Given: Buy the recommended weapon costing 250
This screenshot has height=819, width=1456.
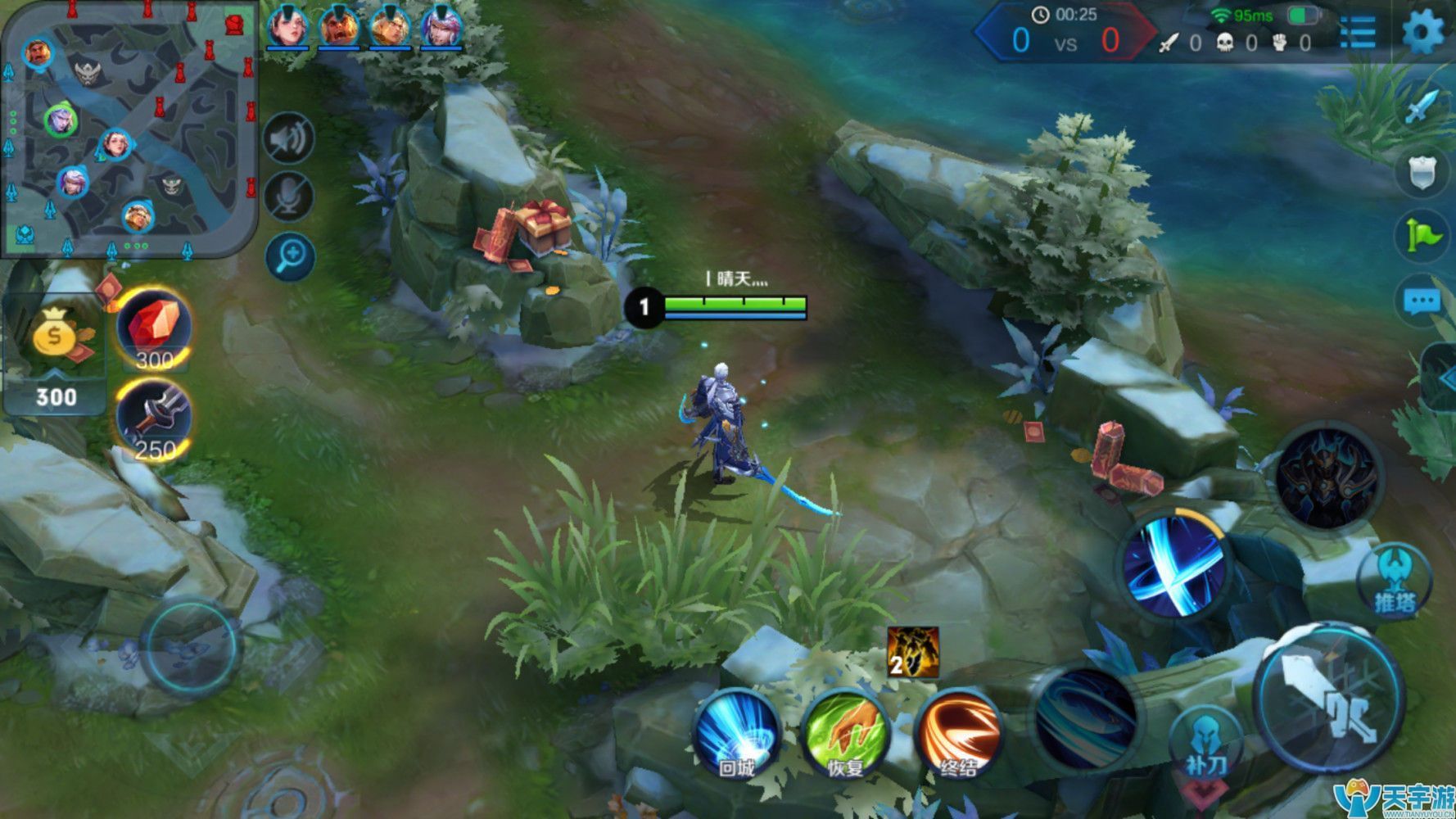Looking at the screenshot, I should click(x=154, y=419).
